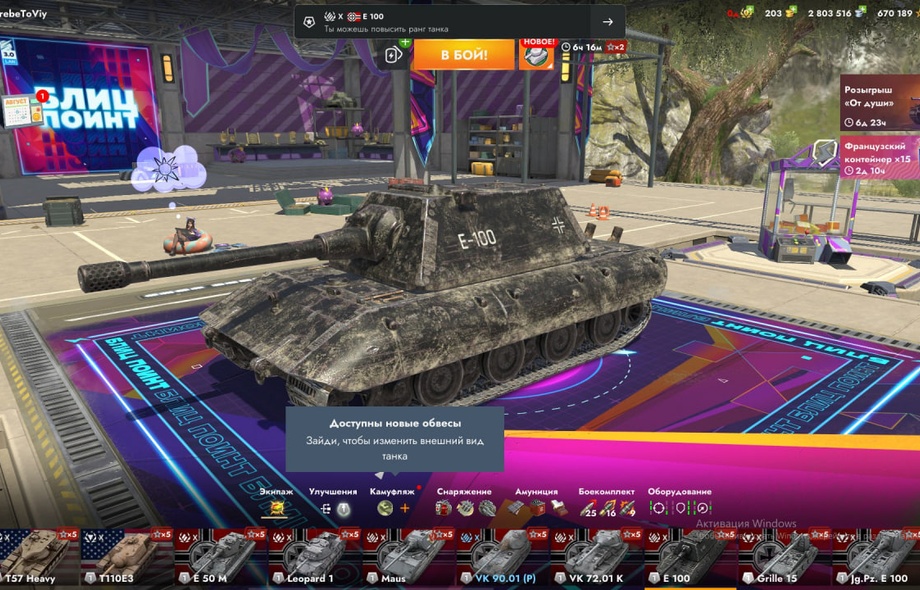The width and height of the screenshot is (920, 590).
Task: Start battle with the orange В БОЙ! button
Action: tap(463, 54)
